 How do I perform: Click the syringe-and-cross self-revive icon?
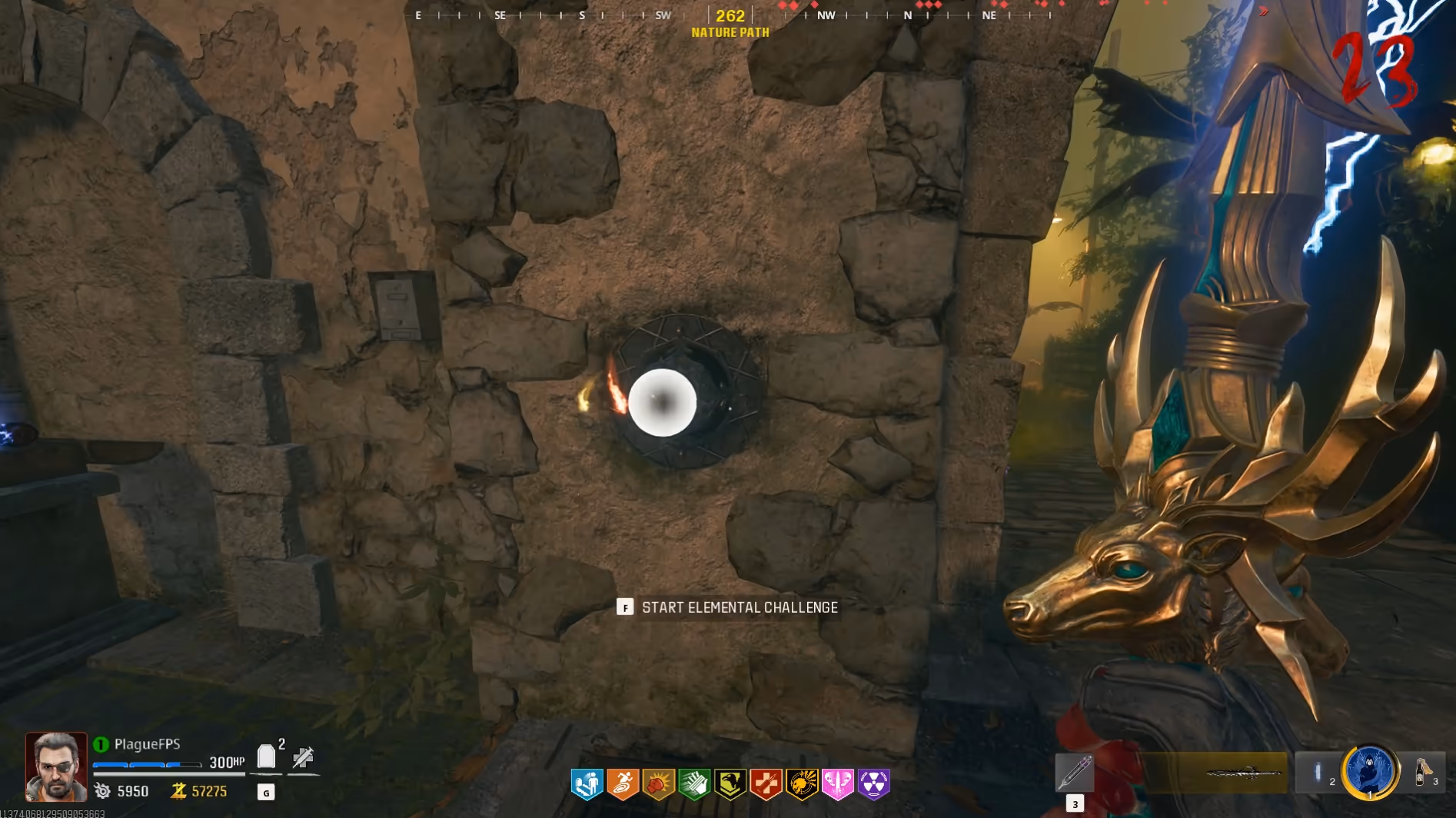click(303, 757)
